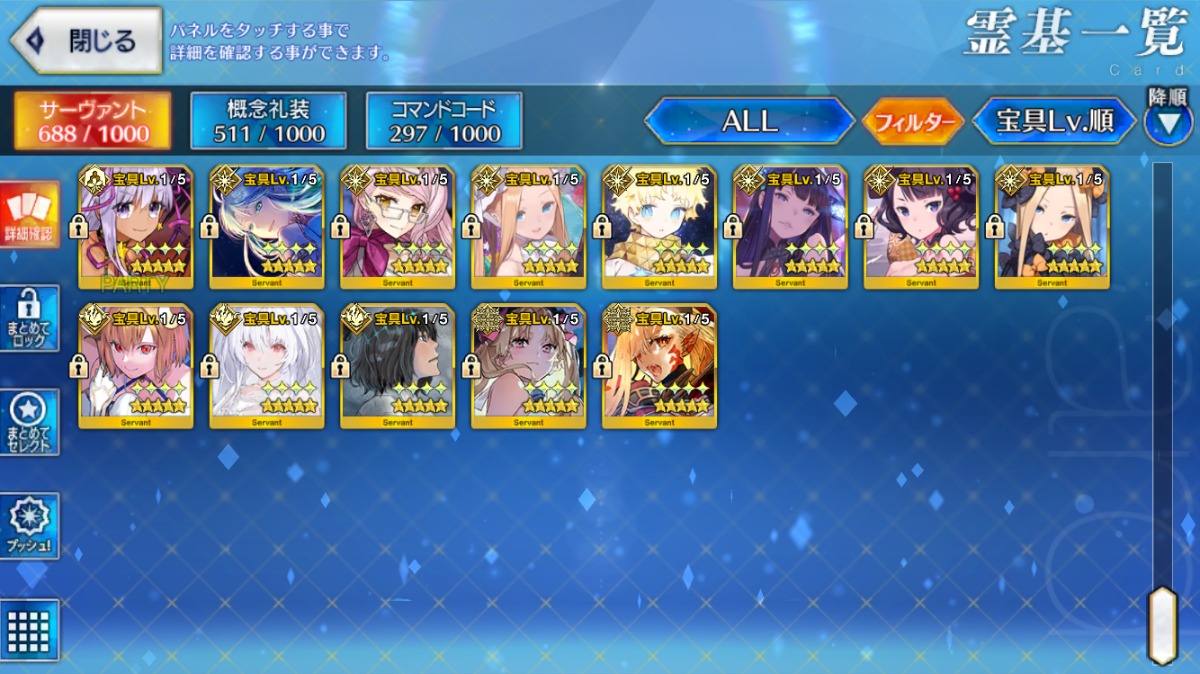Close the card list with 閉じる

(86, 41)
